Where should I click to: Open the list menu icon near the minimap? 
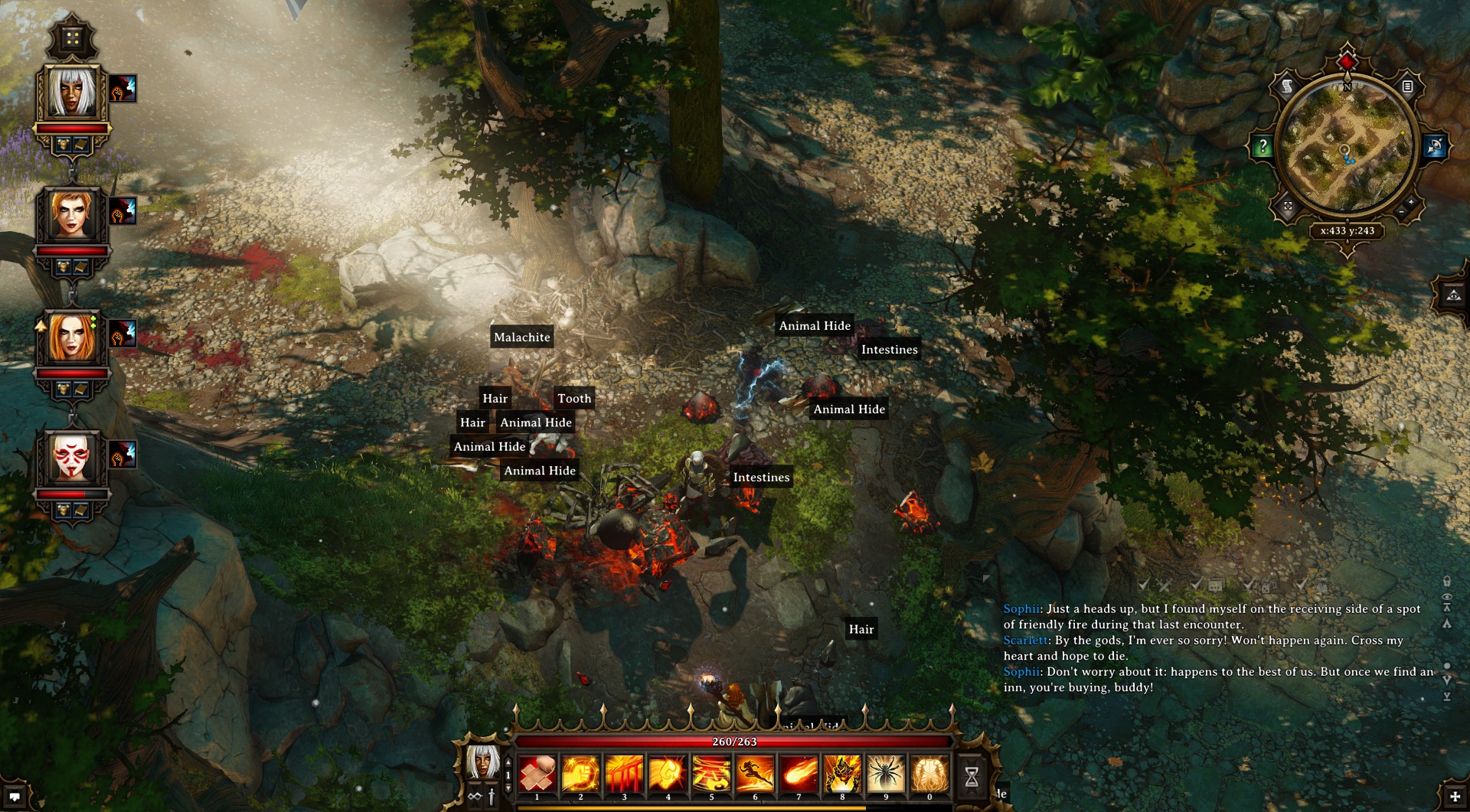[x=1407, y=86]
